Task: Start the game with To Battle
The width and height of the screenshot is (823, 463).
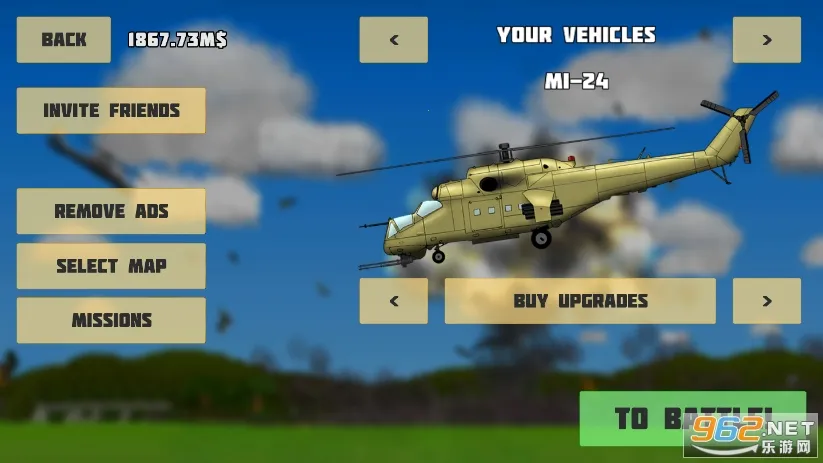Action: (692, 418)
